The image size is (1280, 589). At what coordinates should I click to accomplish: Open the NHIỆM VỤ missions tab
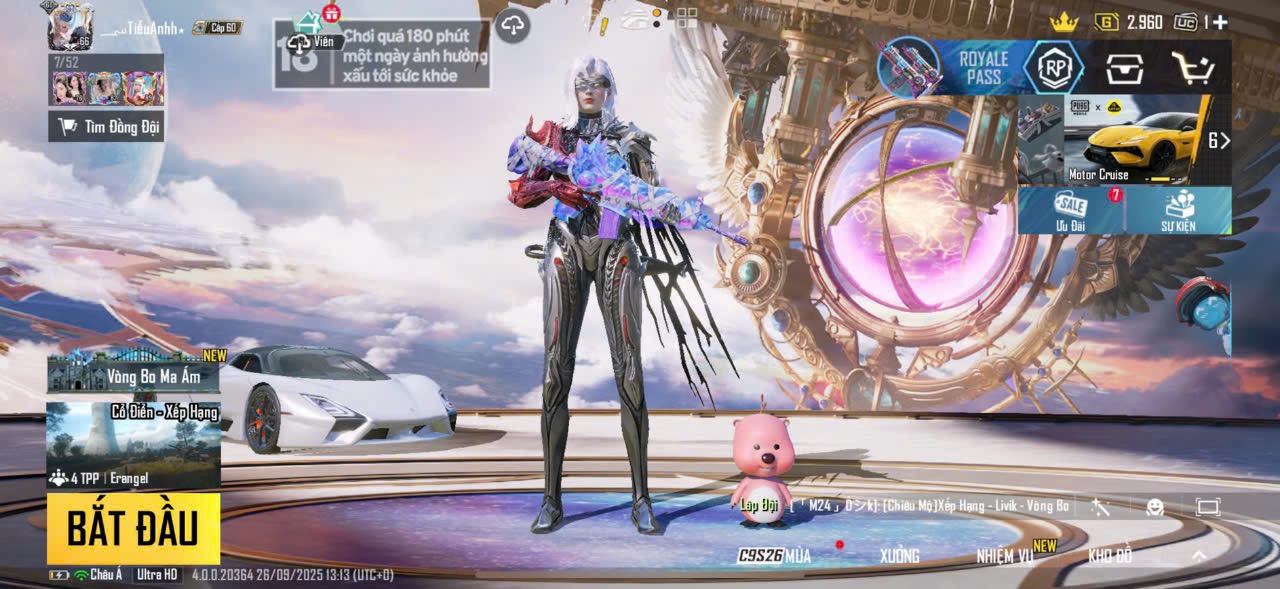click(1005, 555)
